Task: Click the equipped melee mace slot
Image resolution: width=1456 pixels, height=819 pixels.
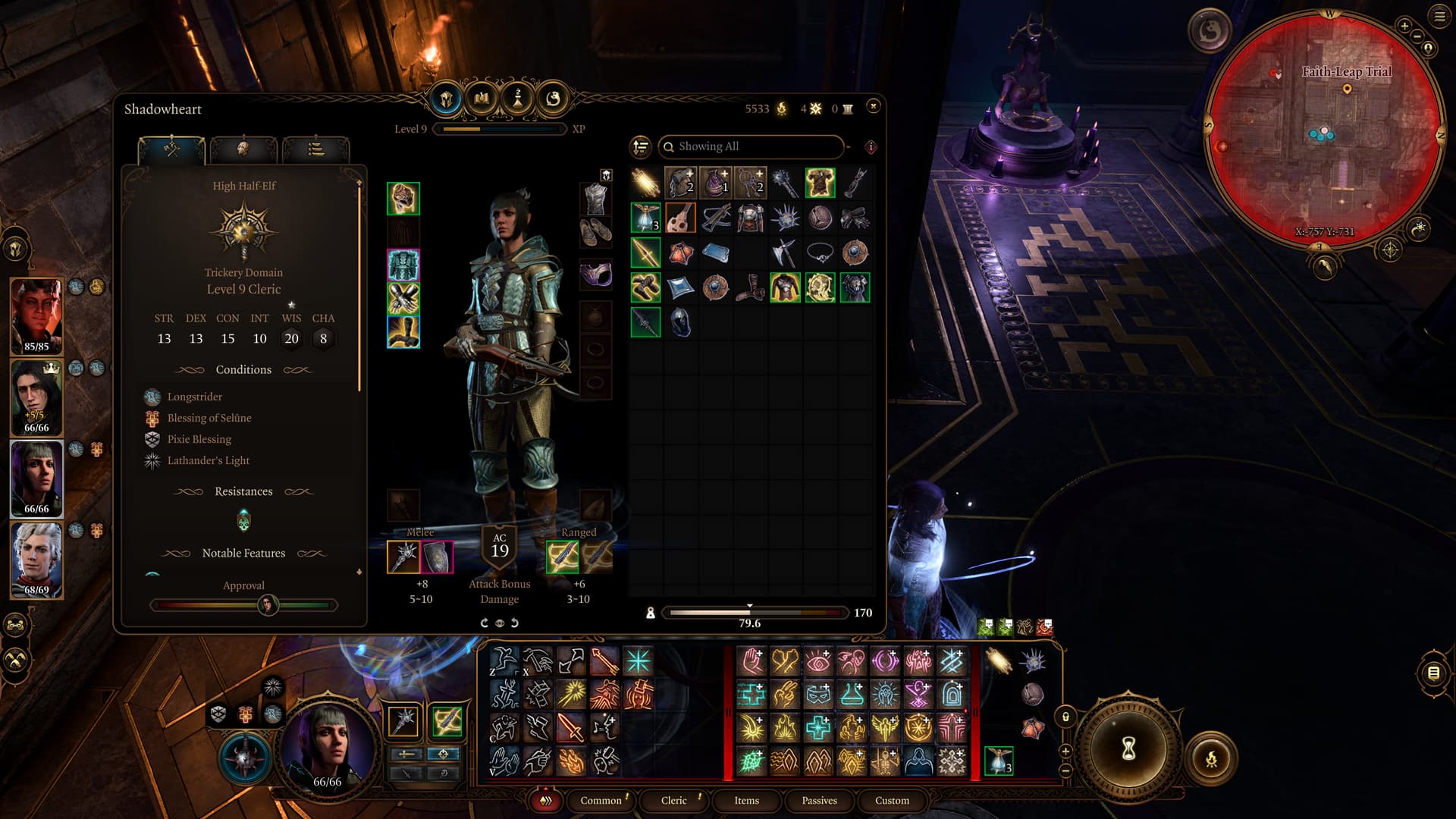Action: [403, 558]
